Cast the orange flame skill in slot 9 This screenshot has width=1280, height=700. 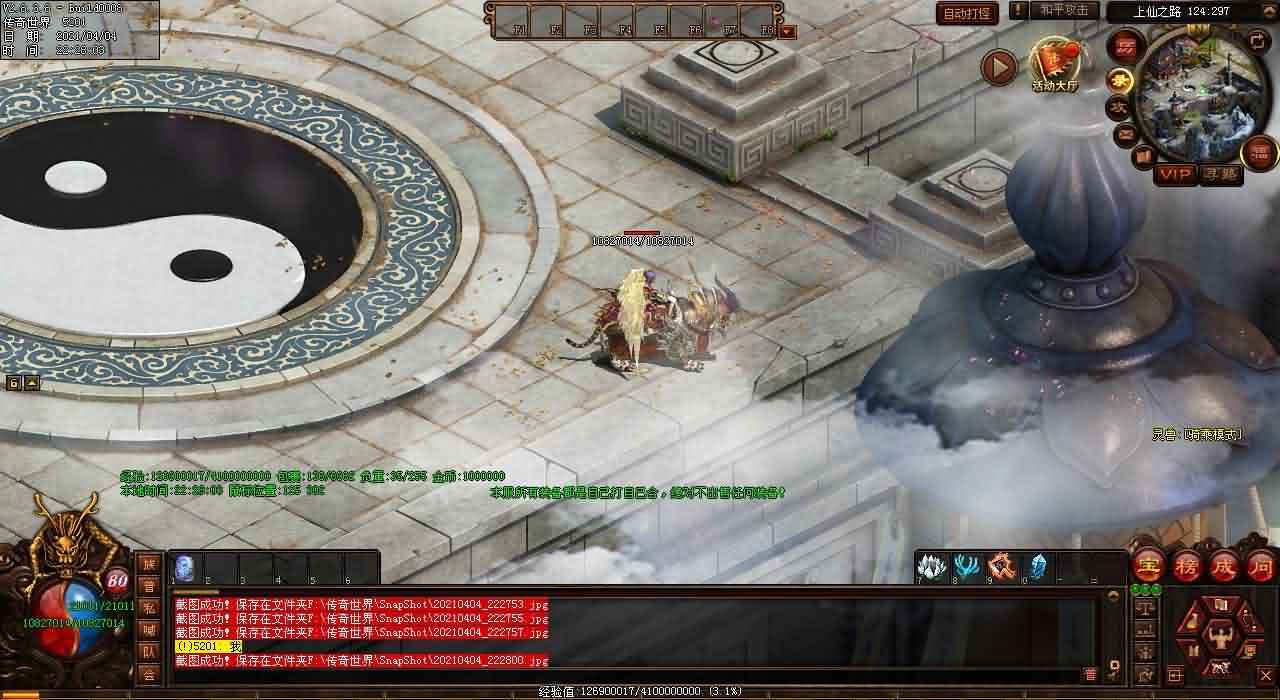[1002, 566]
